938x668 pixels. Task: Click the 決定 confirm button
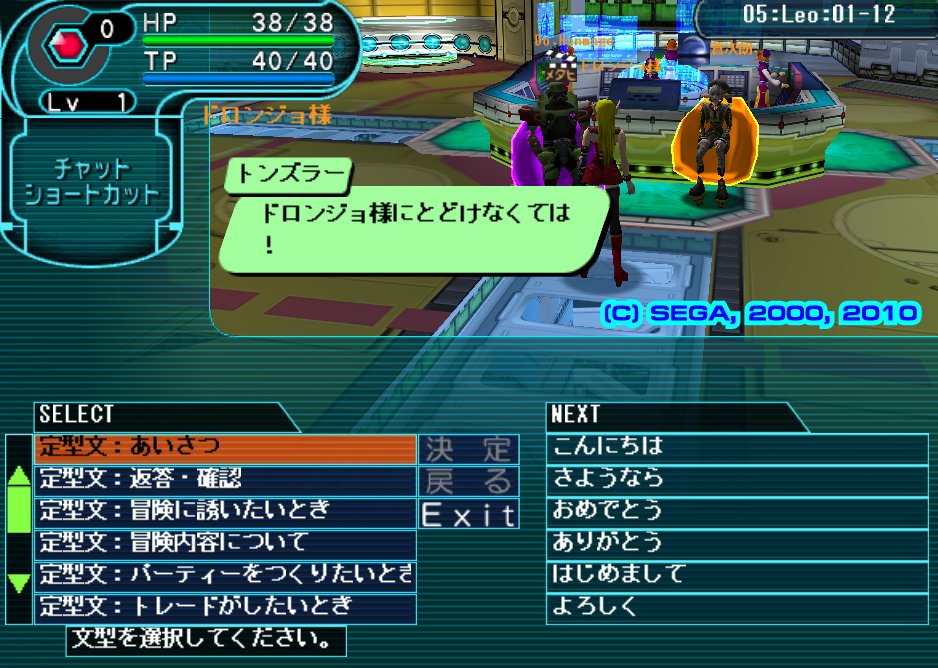[x=468, y=448]
